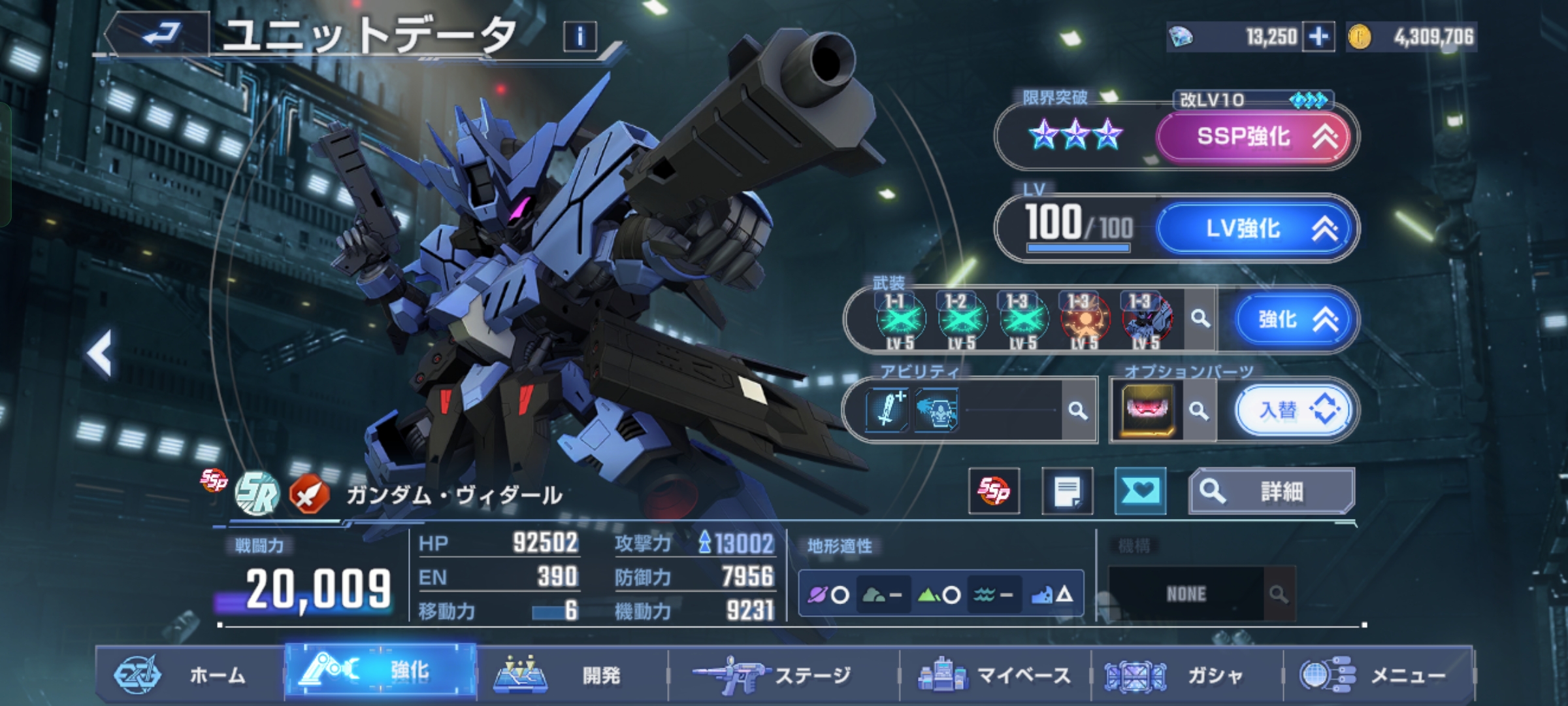Viewport: 1568px width, 706px height.
Task: Open the LV強化 upgrade
Action: 1253,229
